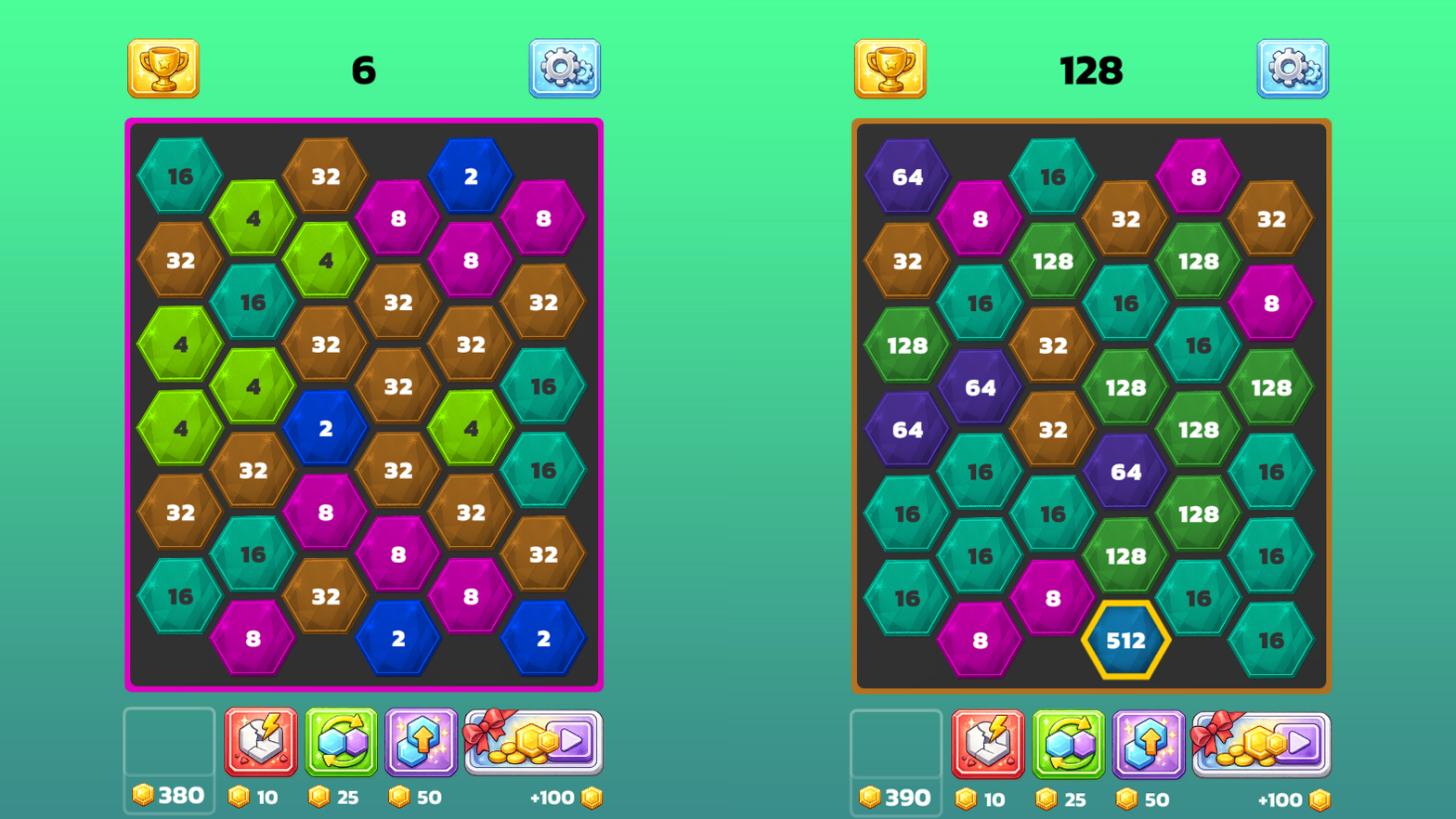View trophy achievements above the left board
Viewport: 1456px width, 819px height.
(x=164, y=69)
